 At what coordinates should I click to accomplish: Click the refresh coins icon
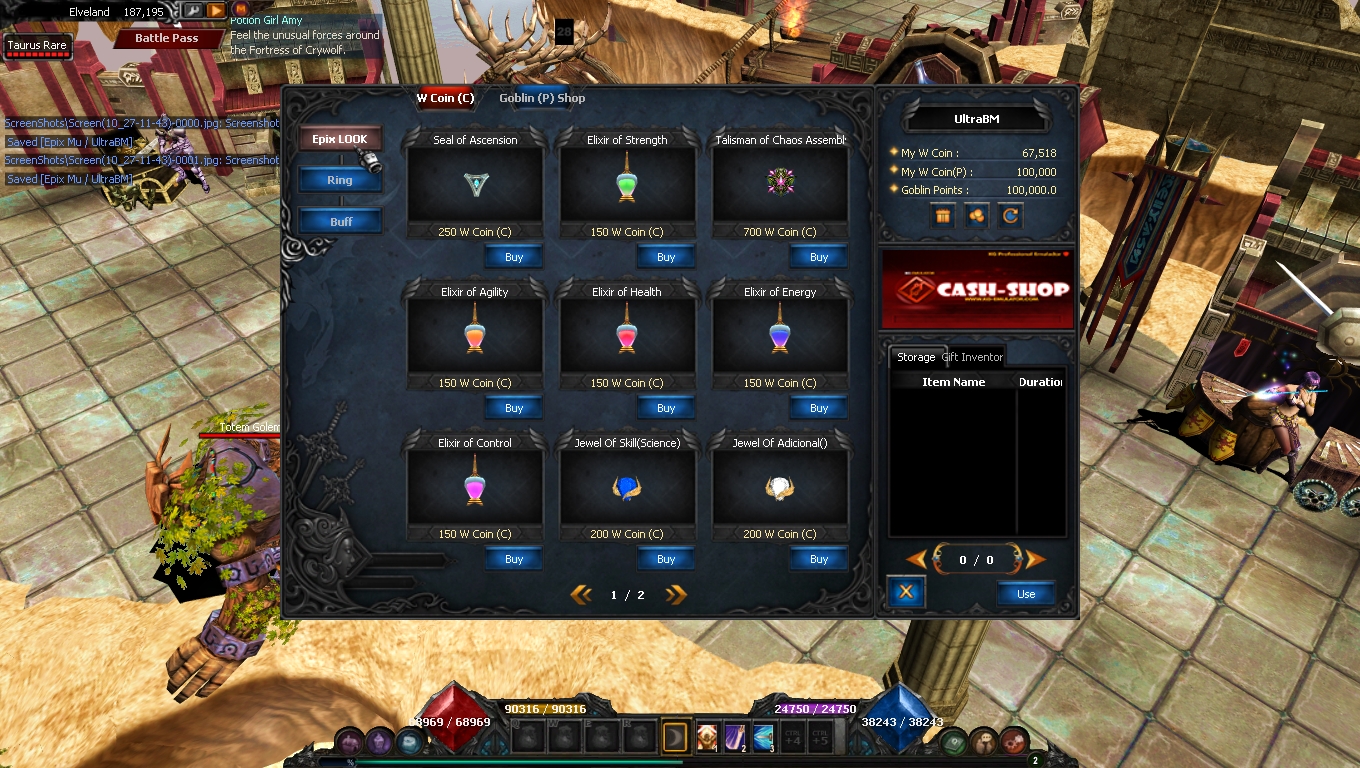pyautogui.click(x=1010, y=215)
